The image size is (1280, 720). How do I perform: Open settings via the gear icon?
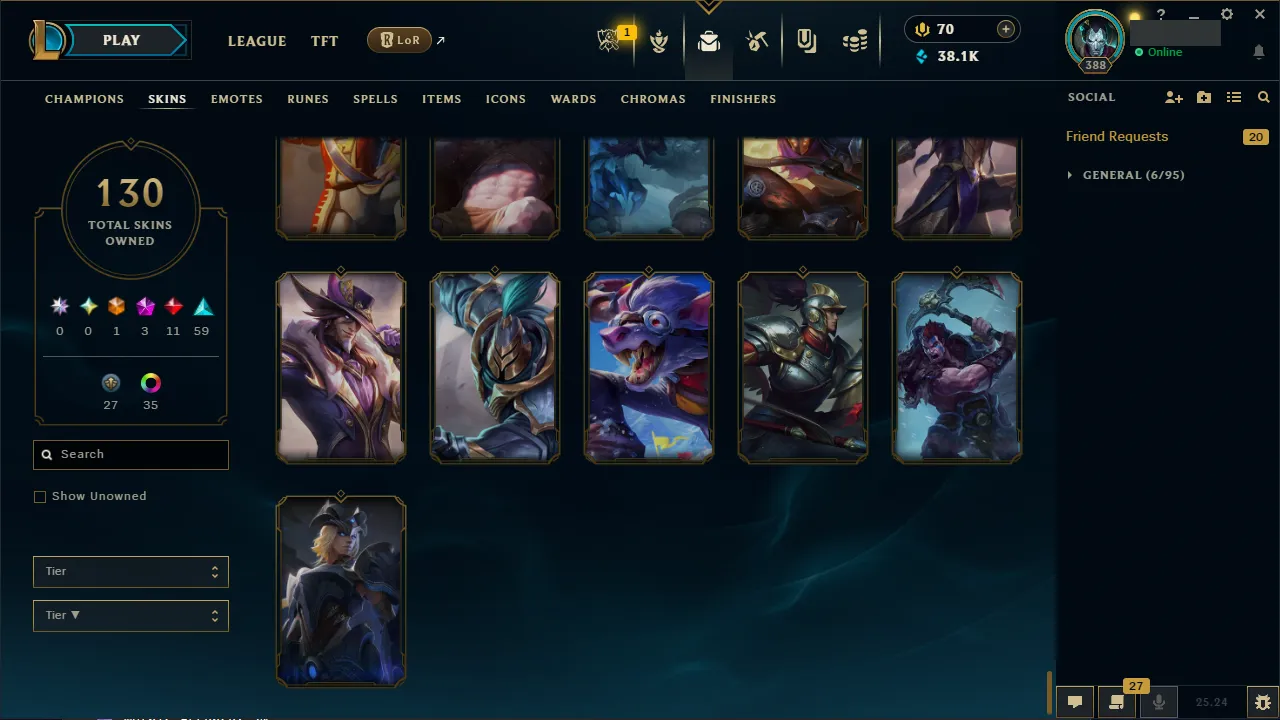1226,14
